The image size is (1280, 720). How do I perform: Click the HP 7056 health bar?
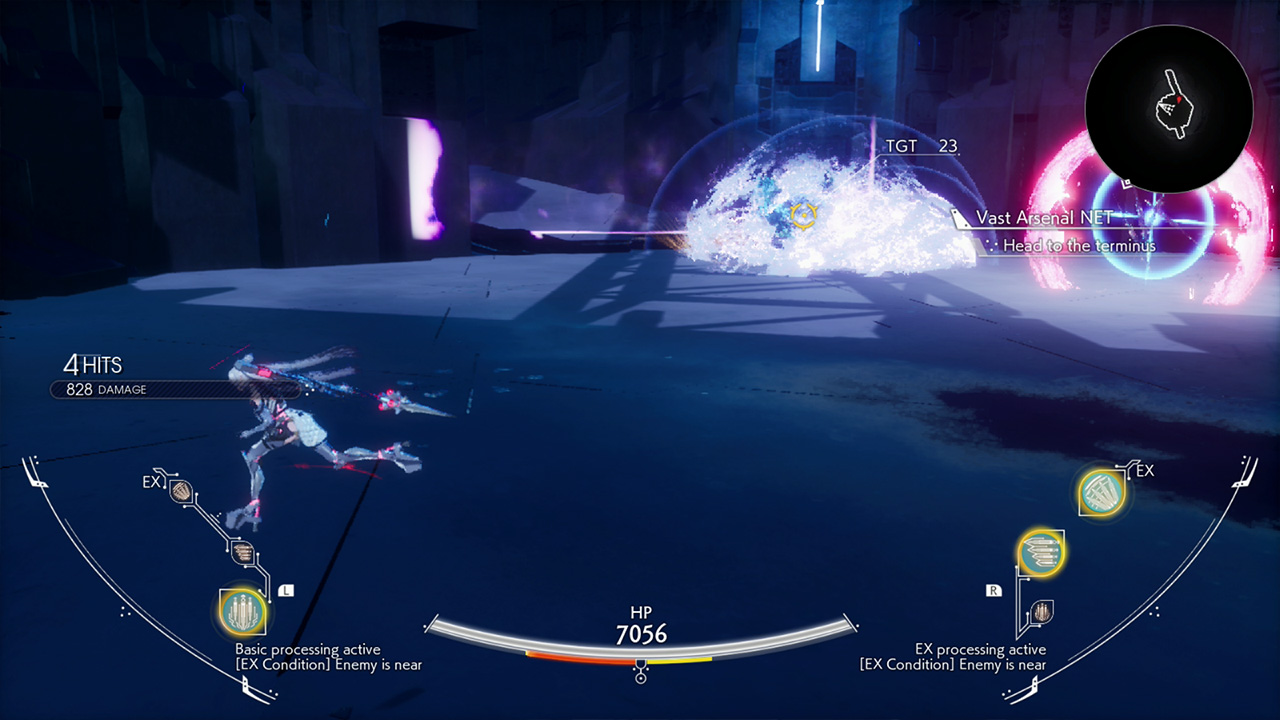coord(640,630)
